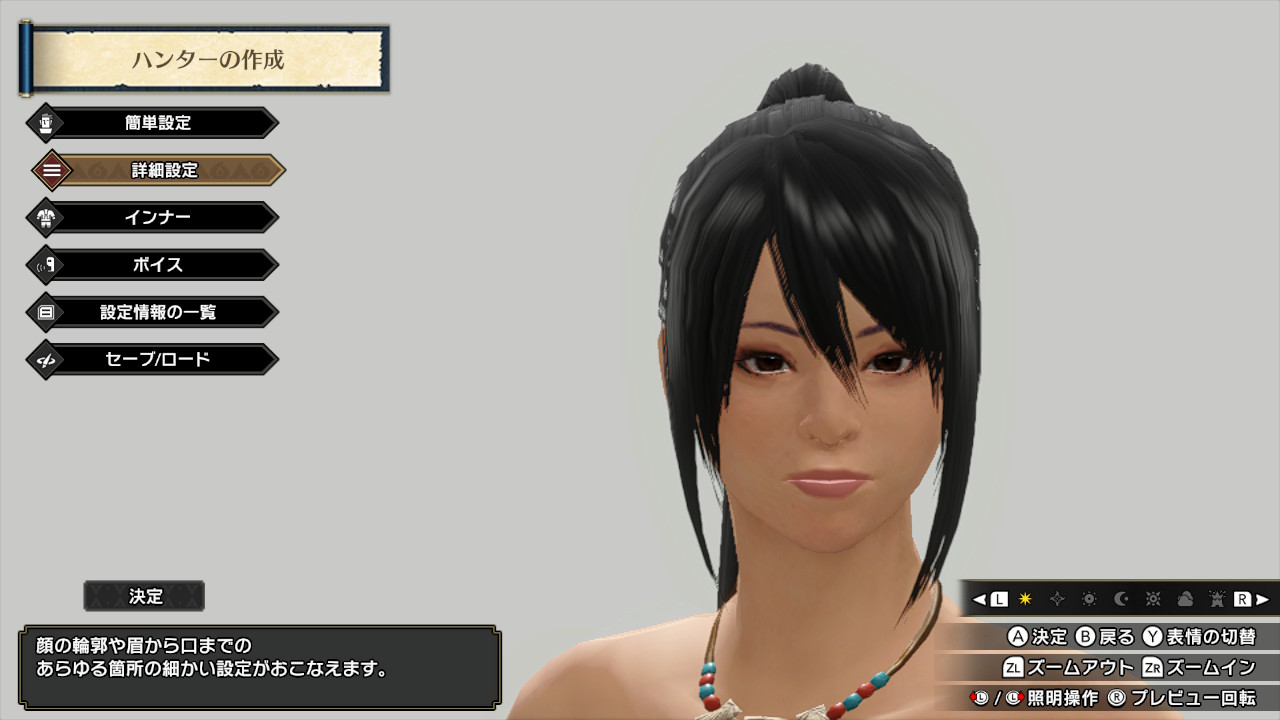Open the ボイス voice settings

click(158, 265)
